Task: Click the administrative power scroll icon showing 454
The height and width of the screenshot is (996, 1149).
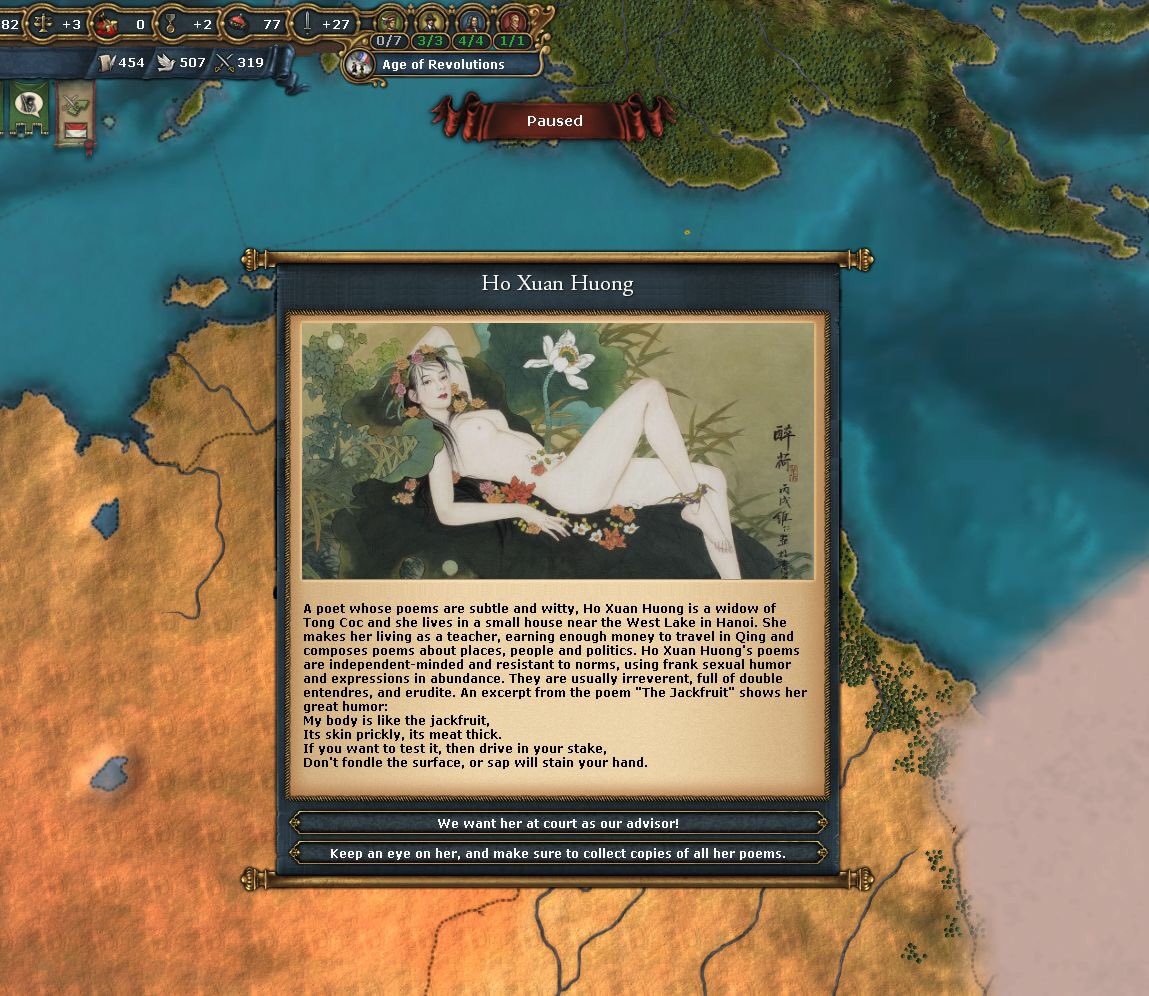Action: (105, 62)
